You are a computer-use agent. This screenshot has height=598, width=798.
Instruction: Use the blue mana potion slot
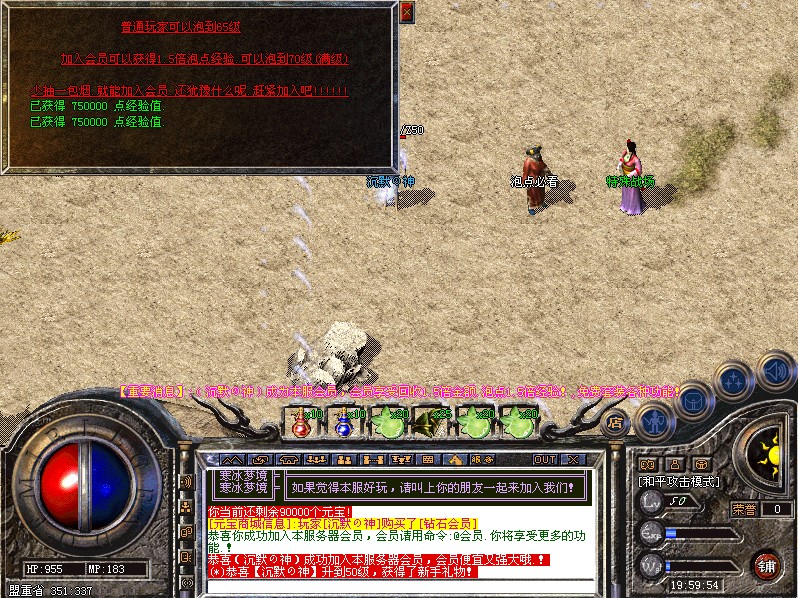click(x=343, y=423)
